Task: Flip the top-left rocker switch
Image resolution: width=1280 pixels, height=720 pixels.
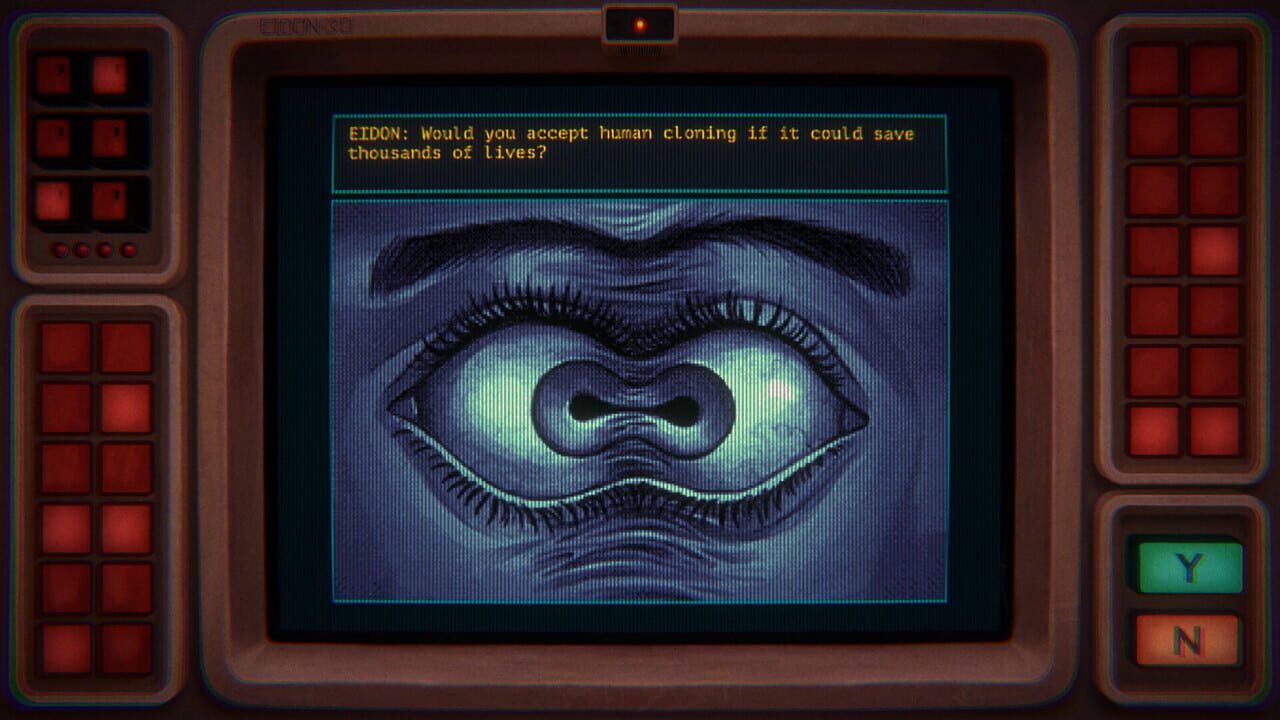Action: click(x=53, y=73)
